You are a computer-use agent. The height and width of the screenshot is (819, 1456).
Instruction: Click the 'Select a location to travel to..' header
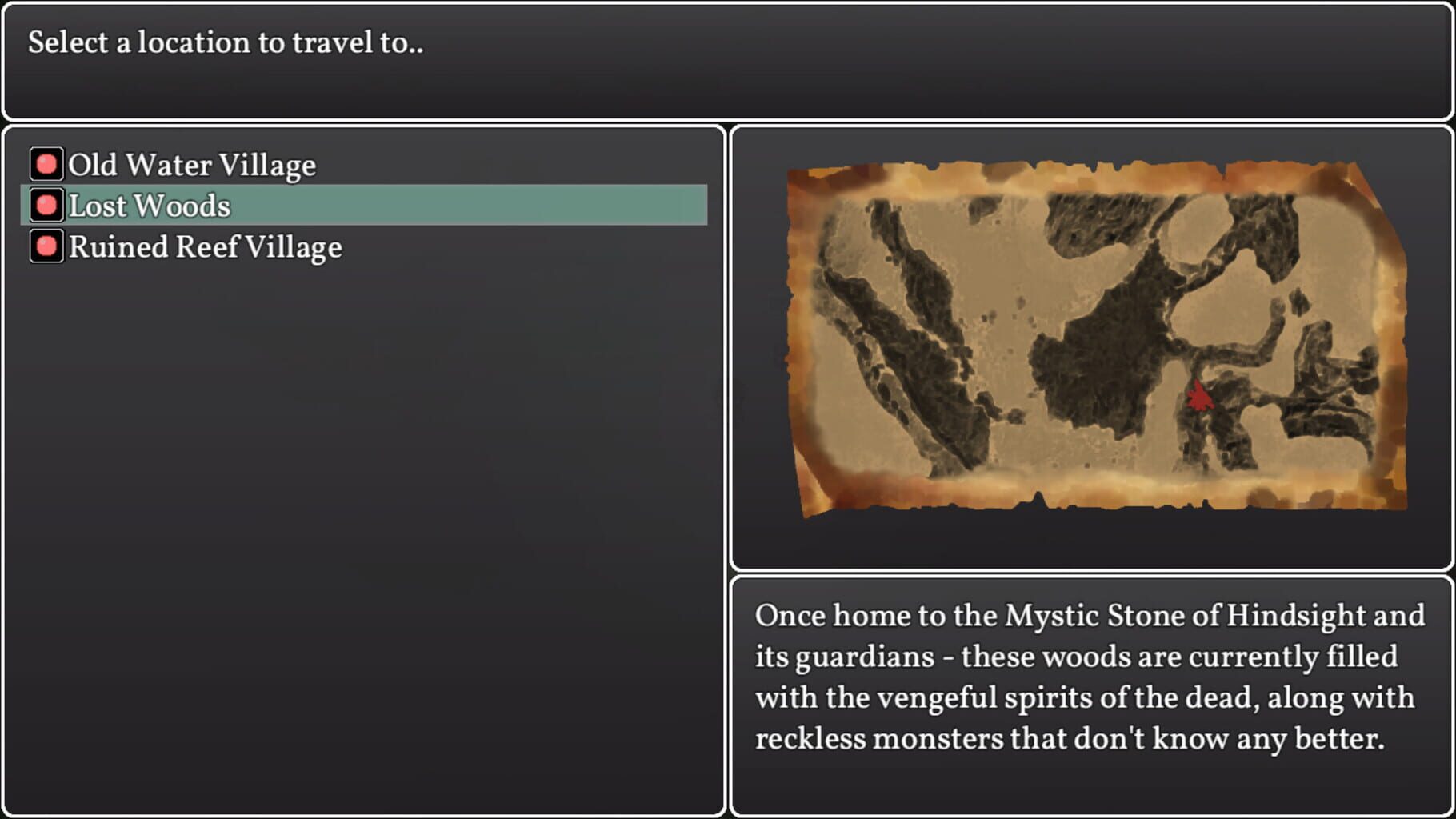click(226, 43)
